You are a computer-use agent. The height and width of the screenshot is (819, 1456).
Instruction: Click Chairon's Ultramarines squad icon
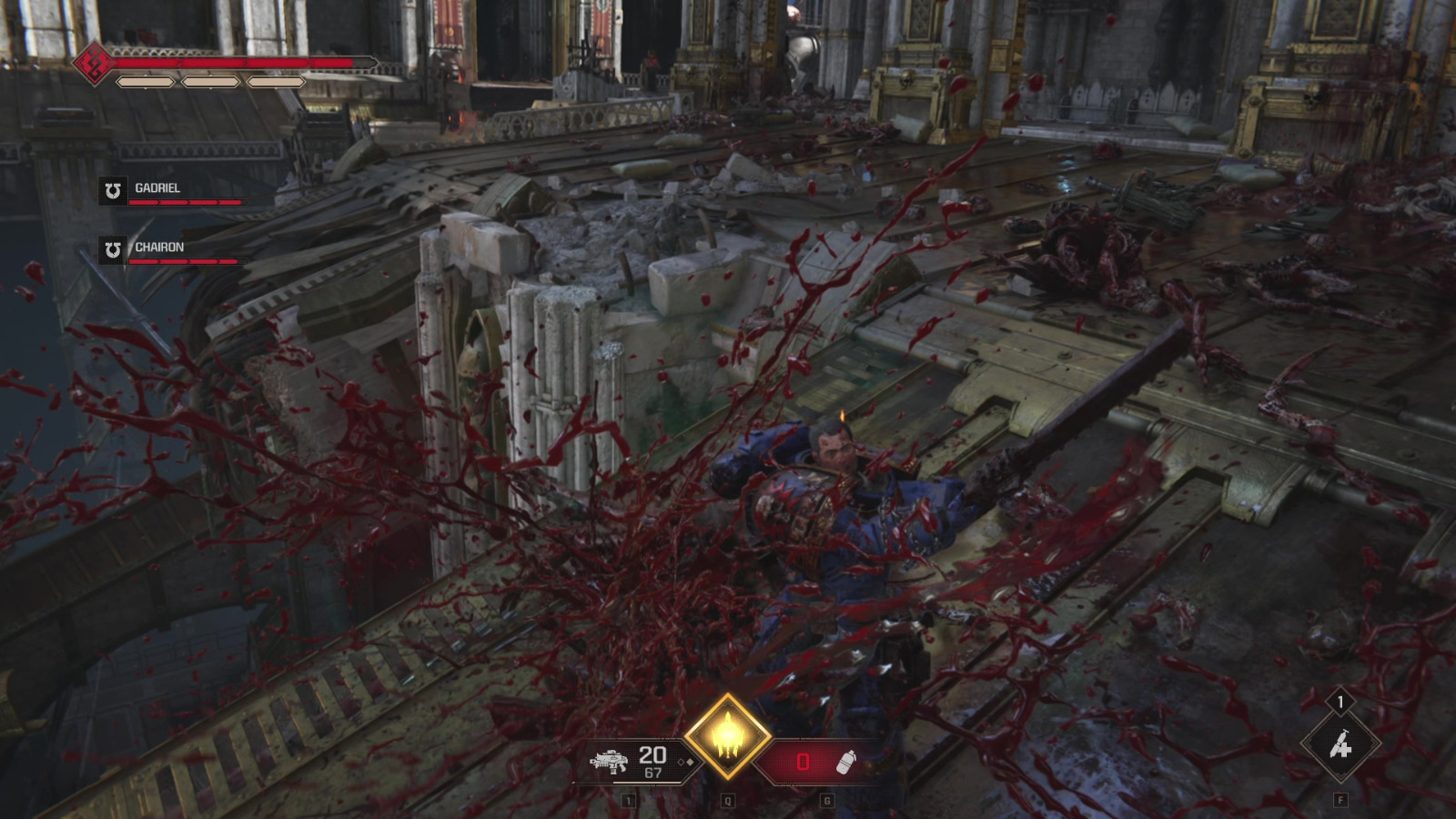tap(114, 249)
